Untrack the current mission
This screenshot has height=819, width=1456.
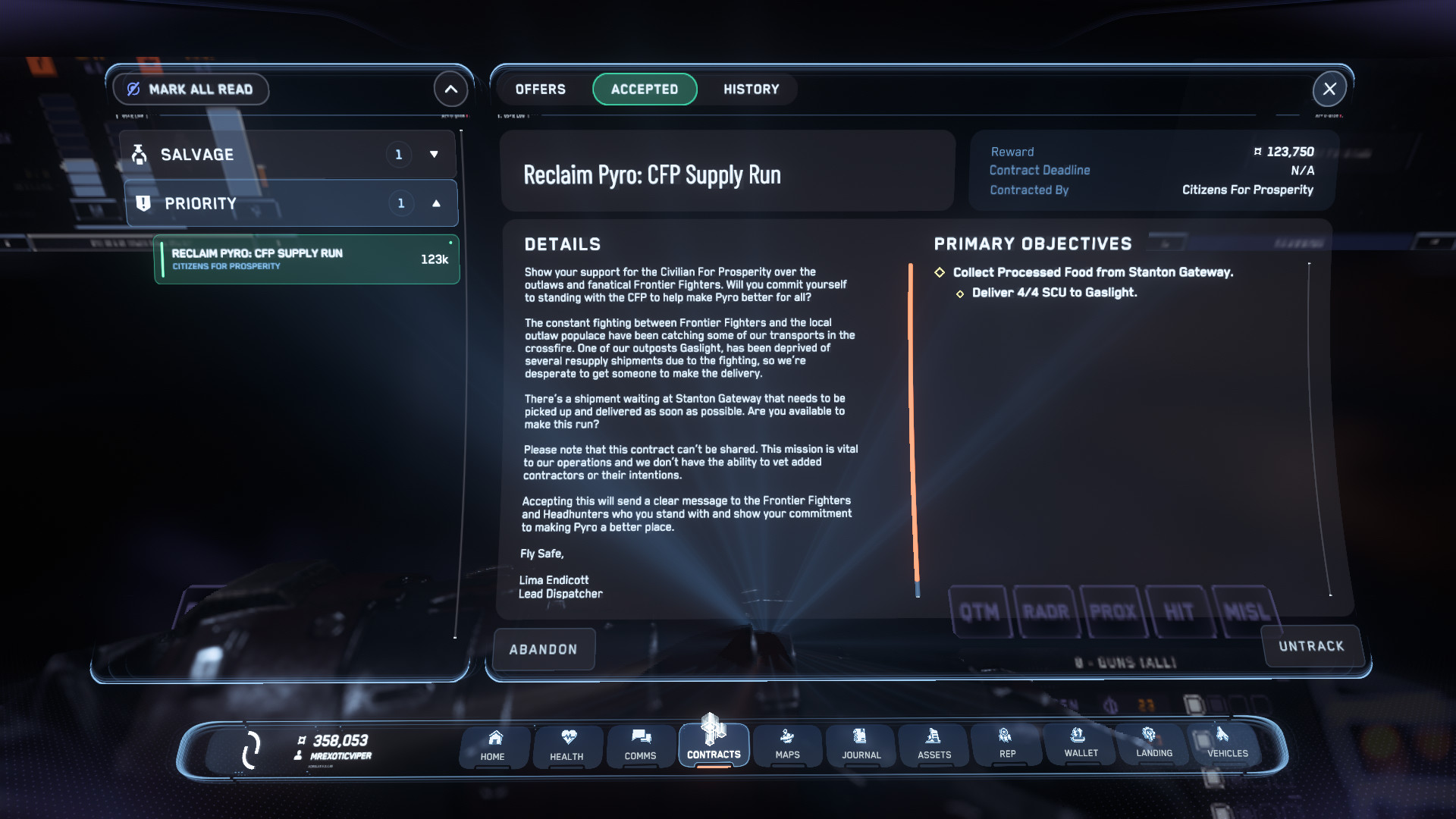pos(1312,646)
